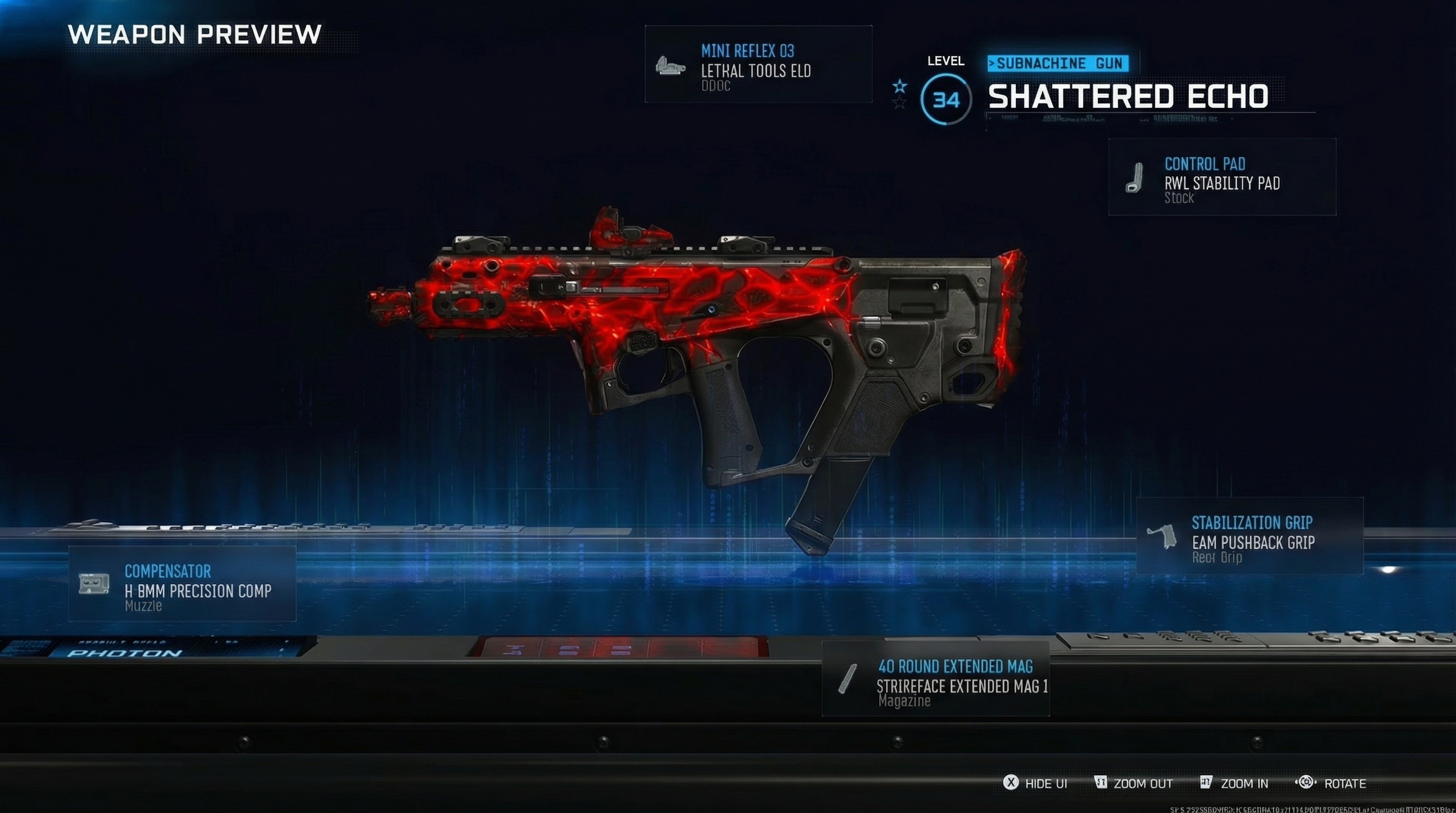Expand the RWL Stability Pad details panel
The height and width of the screenshot is (813, 1456).
coord(1221,178)
